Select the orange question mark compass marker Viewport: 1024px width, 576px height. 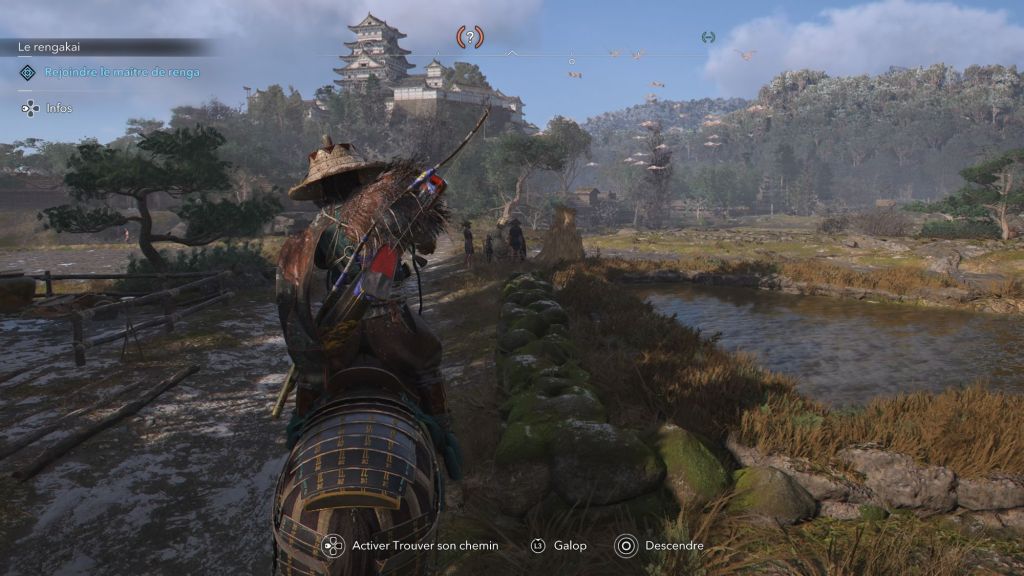coord(470,37)
